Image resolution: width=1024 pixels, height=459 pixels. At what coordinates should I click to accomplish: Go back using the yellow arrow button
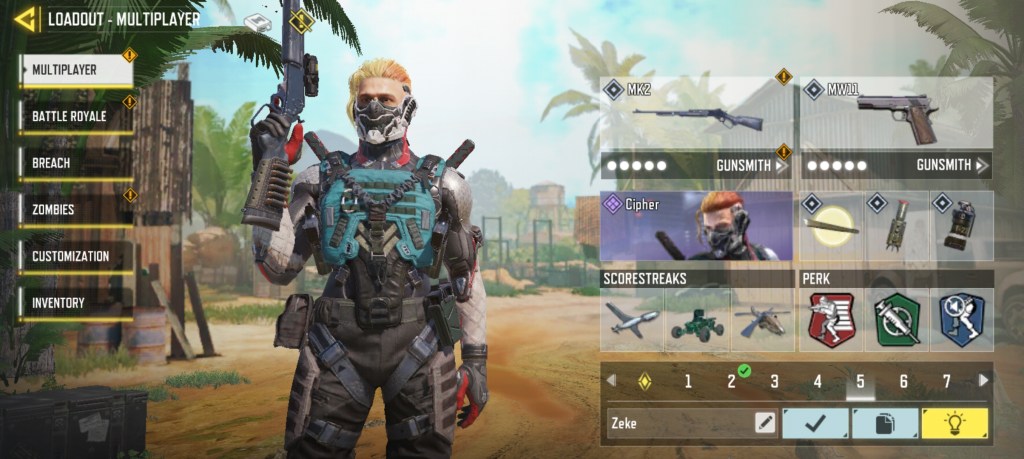click(x=26, y=18)
